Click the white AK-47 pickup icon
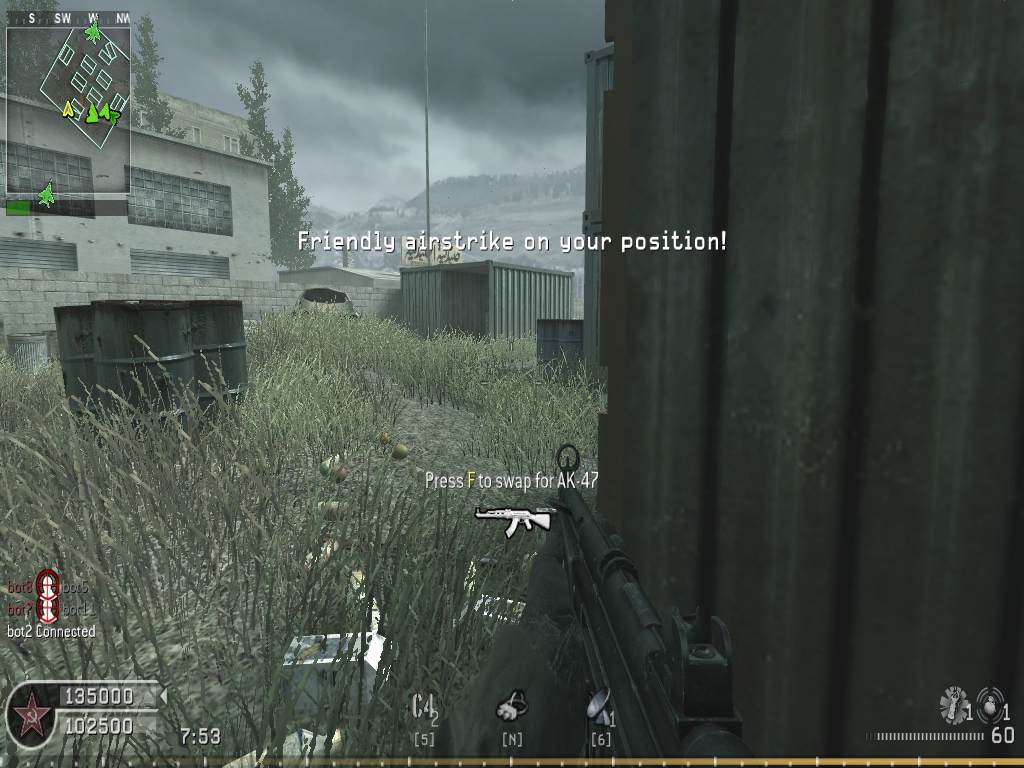Screen dimensions: 1024x768 click(x=514, y=518)
